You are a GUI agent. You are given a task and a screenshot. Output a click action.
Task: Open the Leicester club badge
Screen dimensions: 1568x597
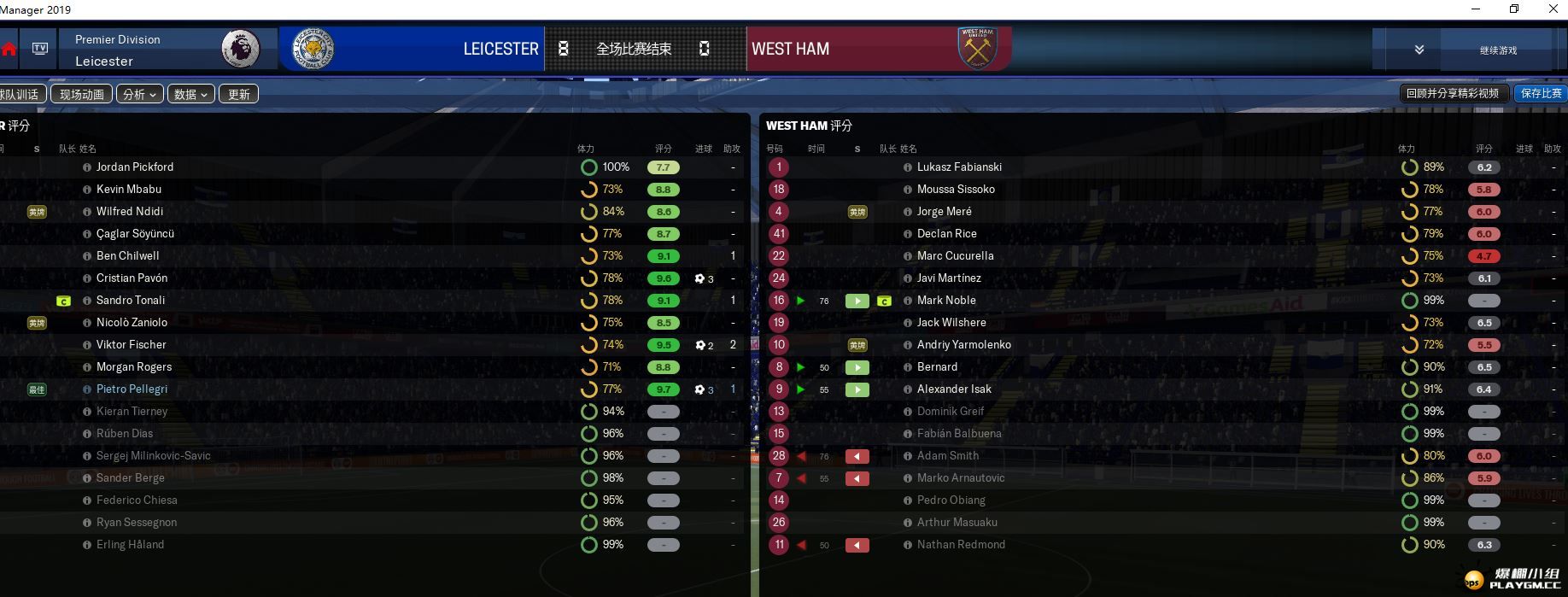pyautogui.click(x=313, y=49)
